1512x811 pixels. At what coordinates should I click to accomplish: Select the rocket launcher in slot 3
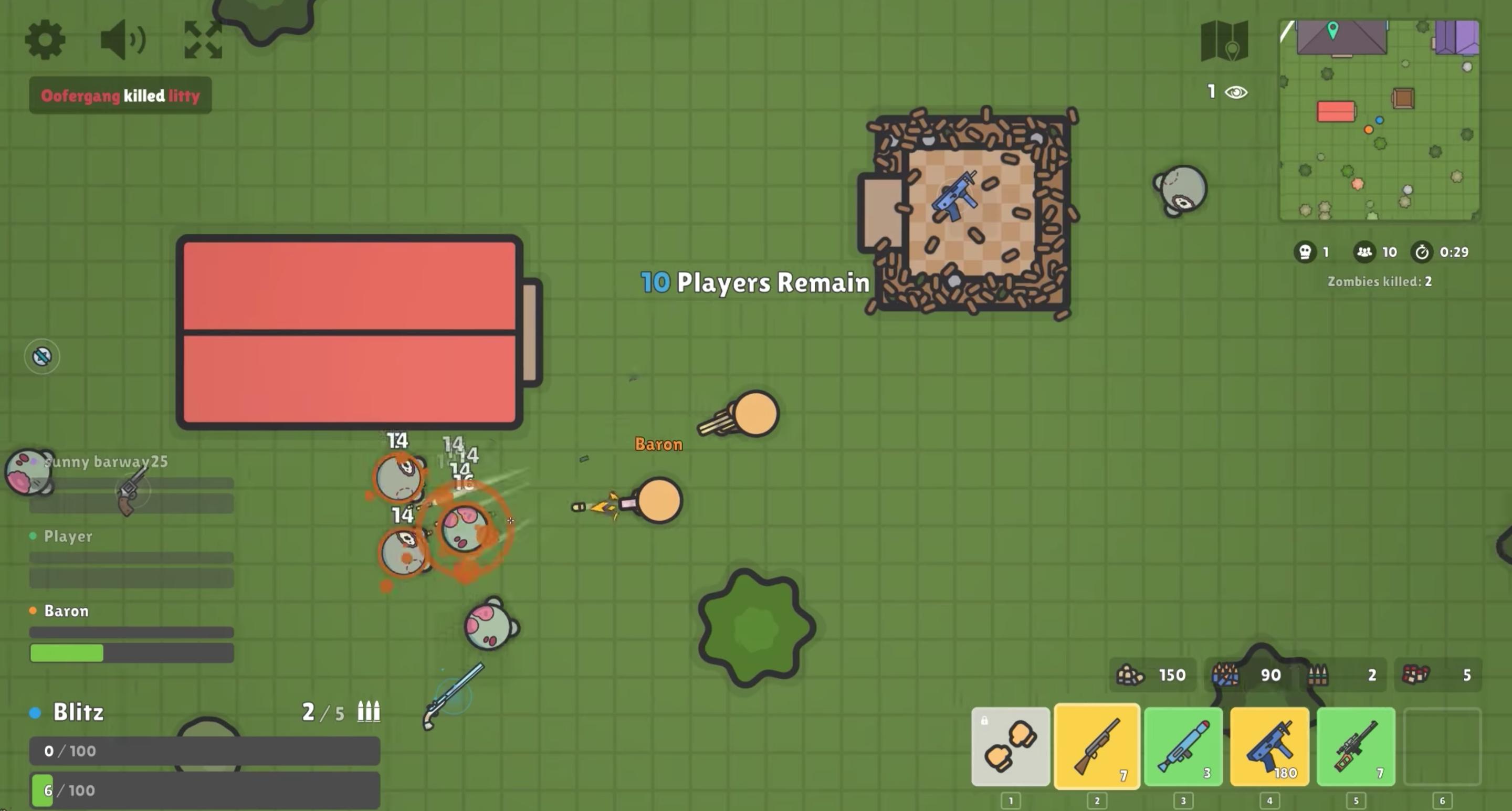[1183, 745]
